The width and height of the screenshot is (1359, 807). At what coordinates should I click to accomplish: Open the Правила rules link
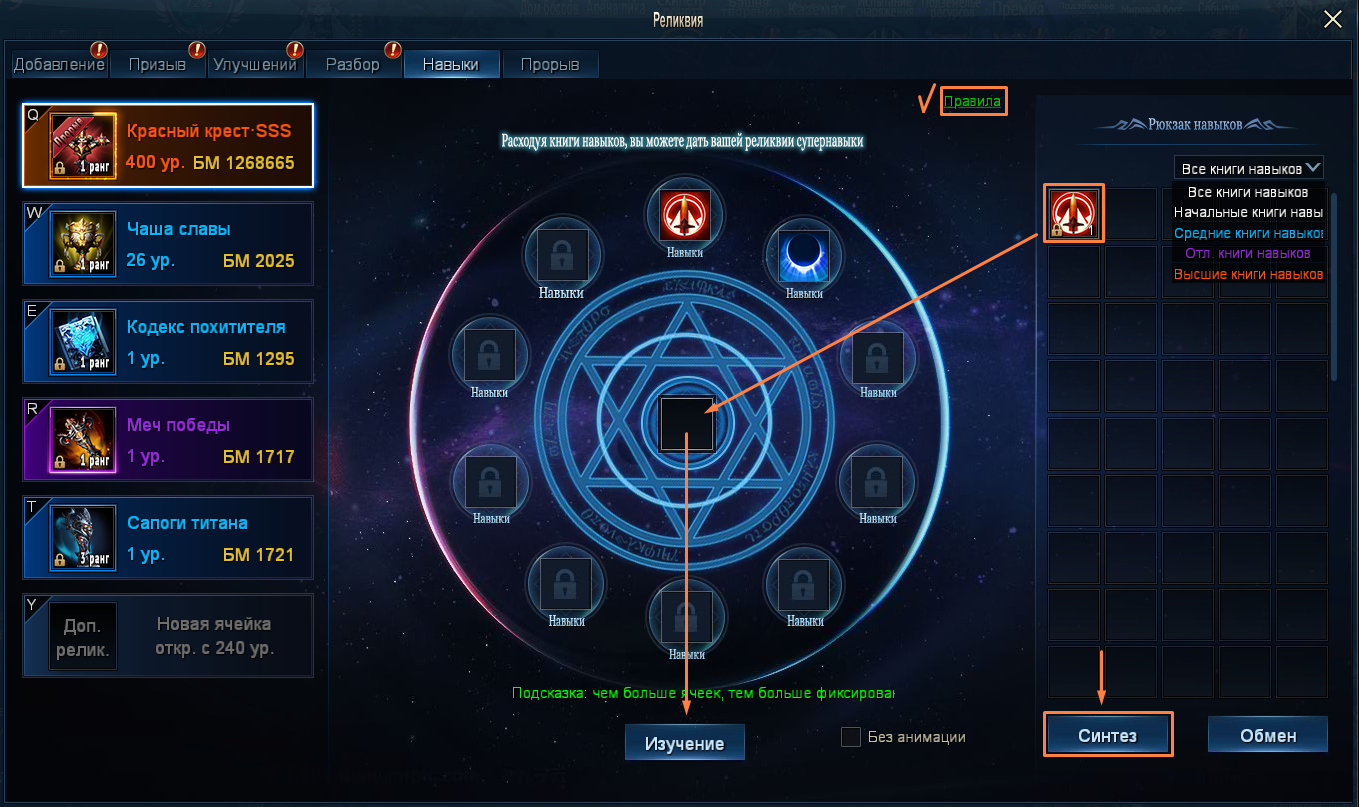click(972, 101)
